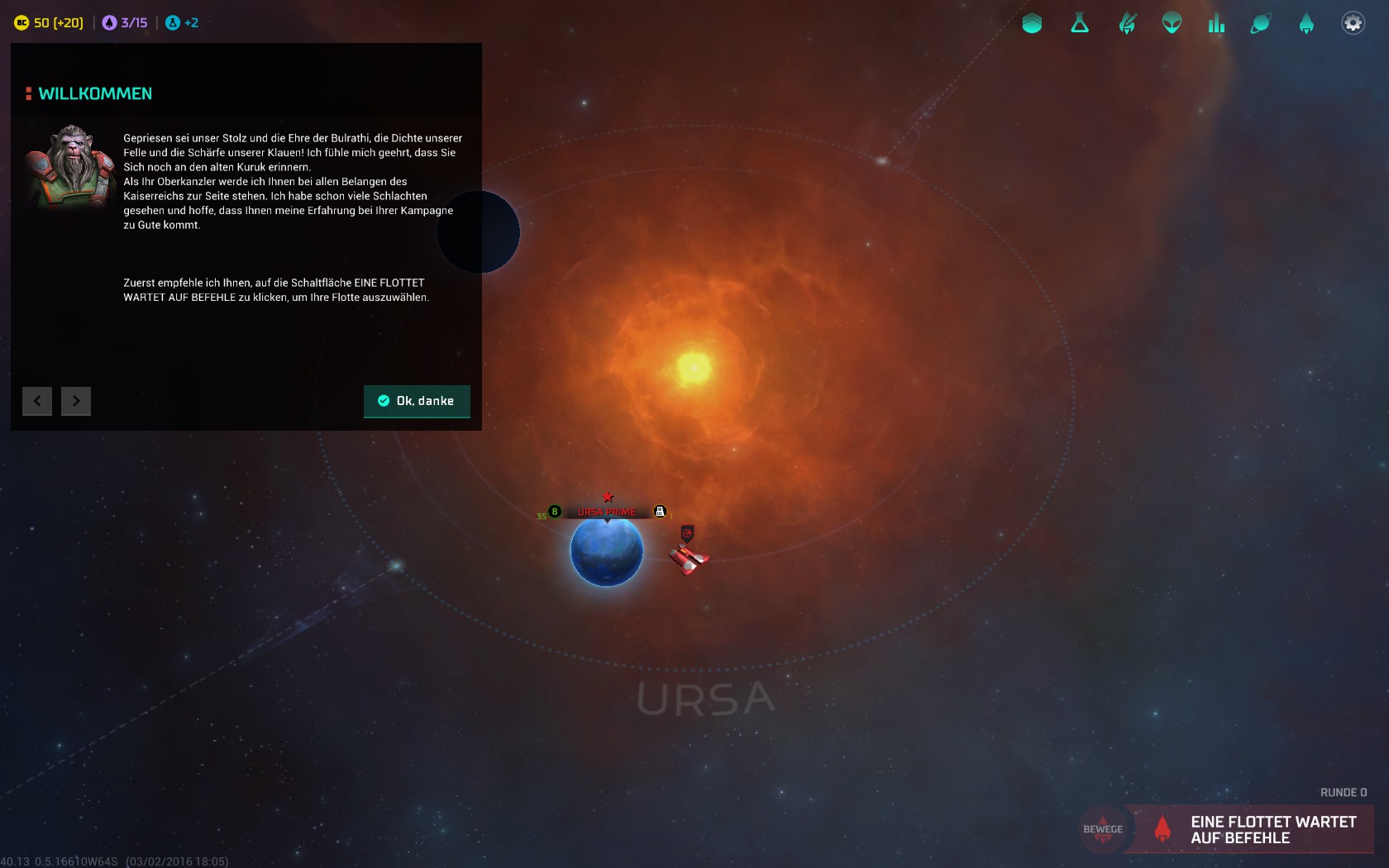
Task: Click the green population badge showing 8
Action: click(x=555, y=512)
